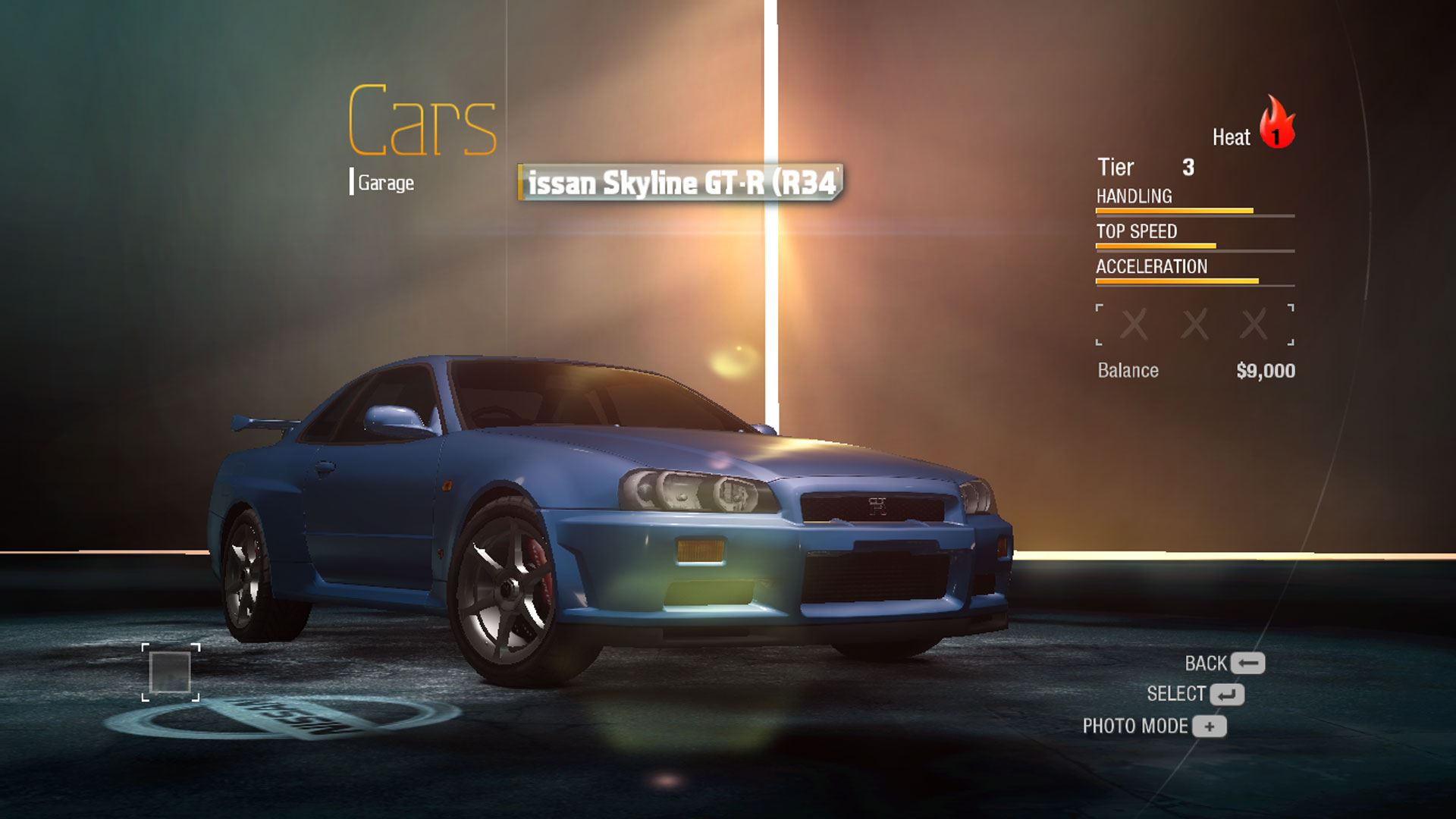Select the Garage menu entry
Screen dimensions: 1456x819
pyautogui.click(x=385, y=183)
